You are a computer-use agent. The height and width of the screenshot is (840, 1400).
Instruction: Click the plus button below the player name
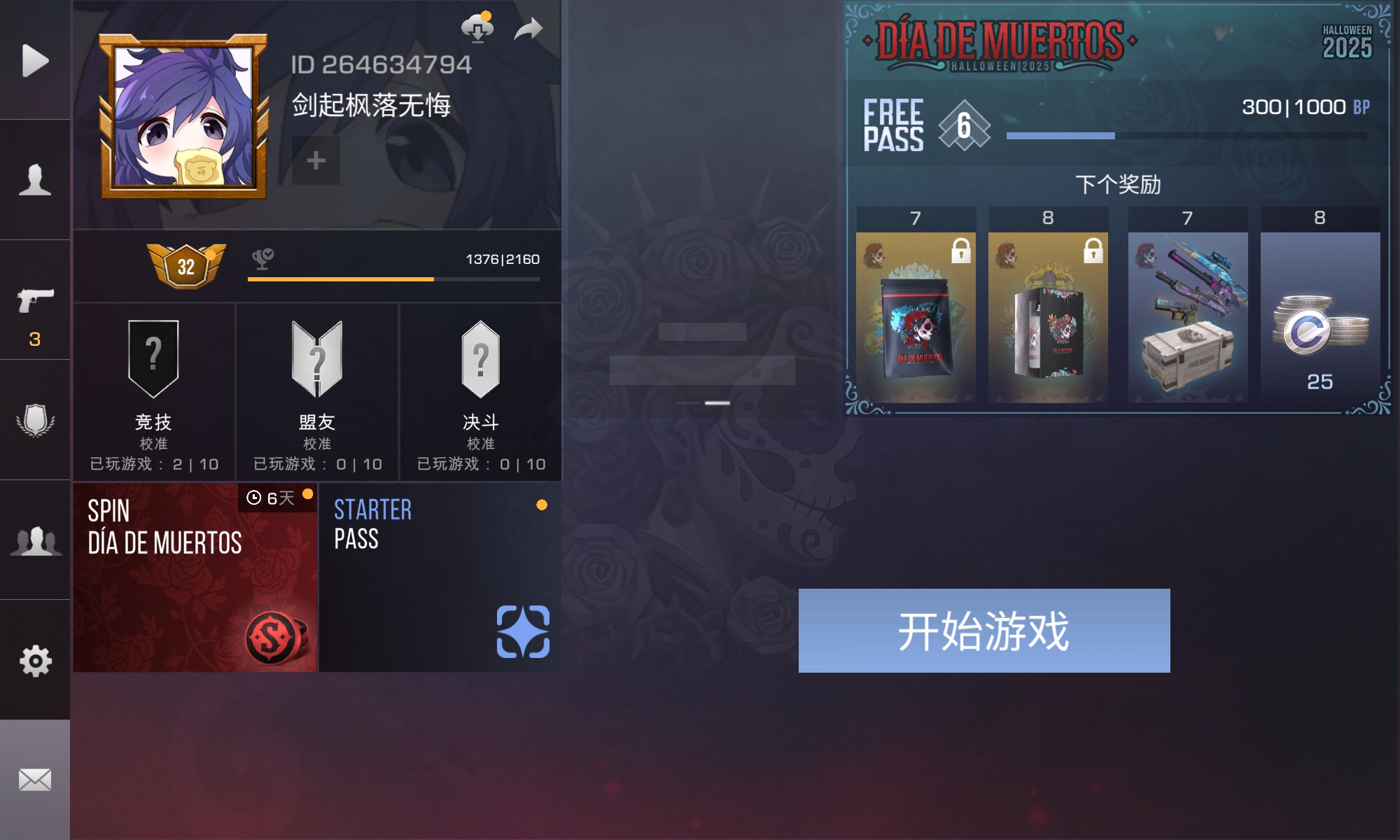pyautogui.click(x=315, y=160)
